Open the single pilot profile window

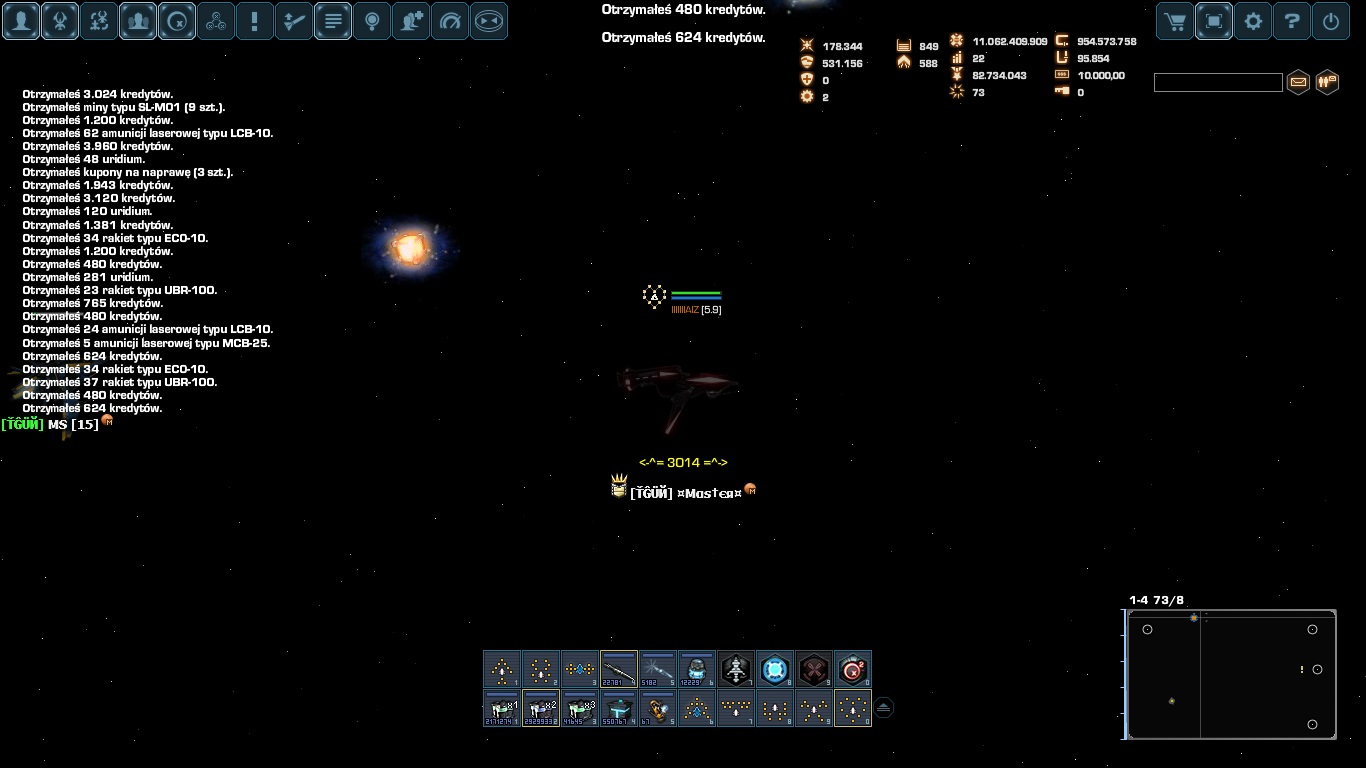point(21,21)
